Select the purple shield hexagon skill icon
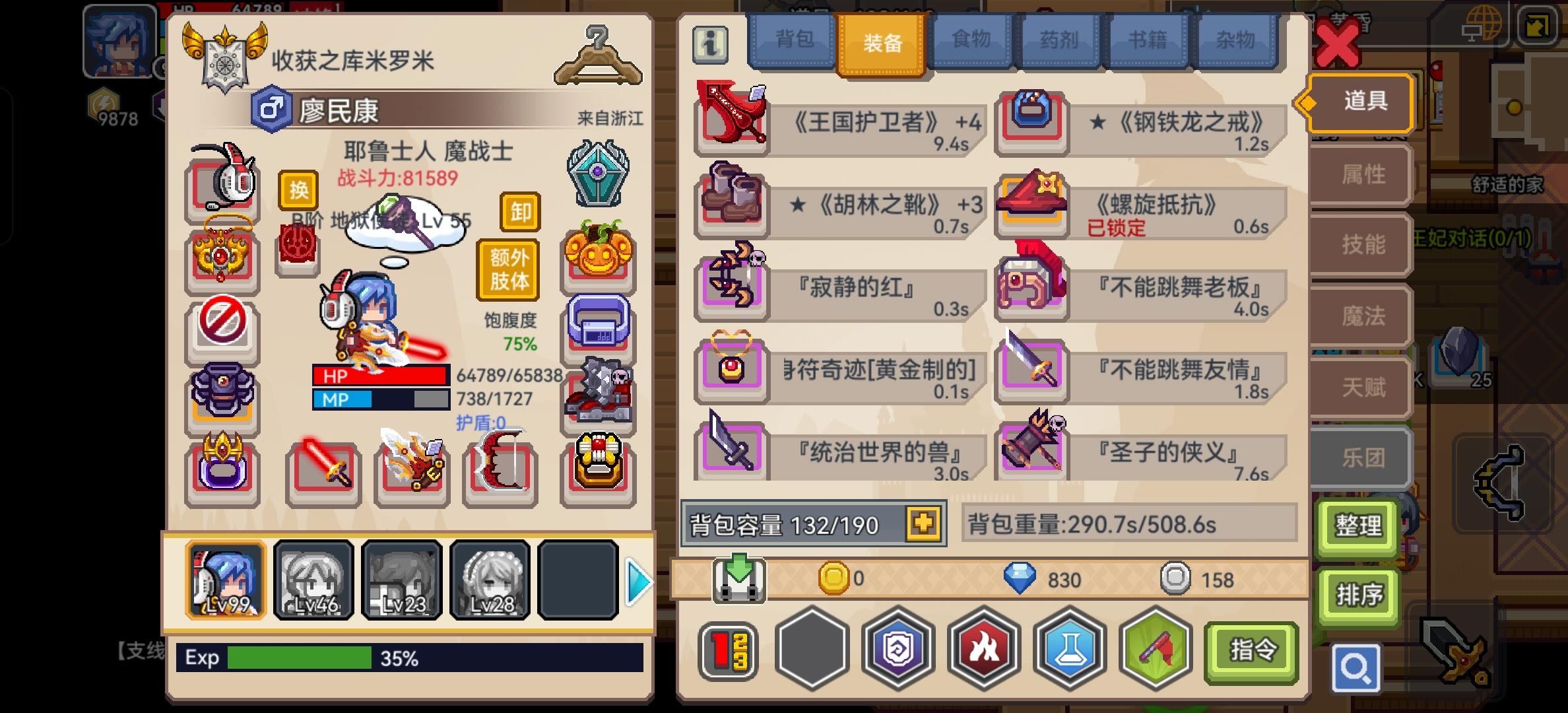Image resolution: width=1568 pixels, height=713 pixels. (898, 650)
